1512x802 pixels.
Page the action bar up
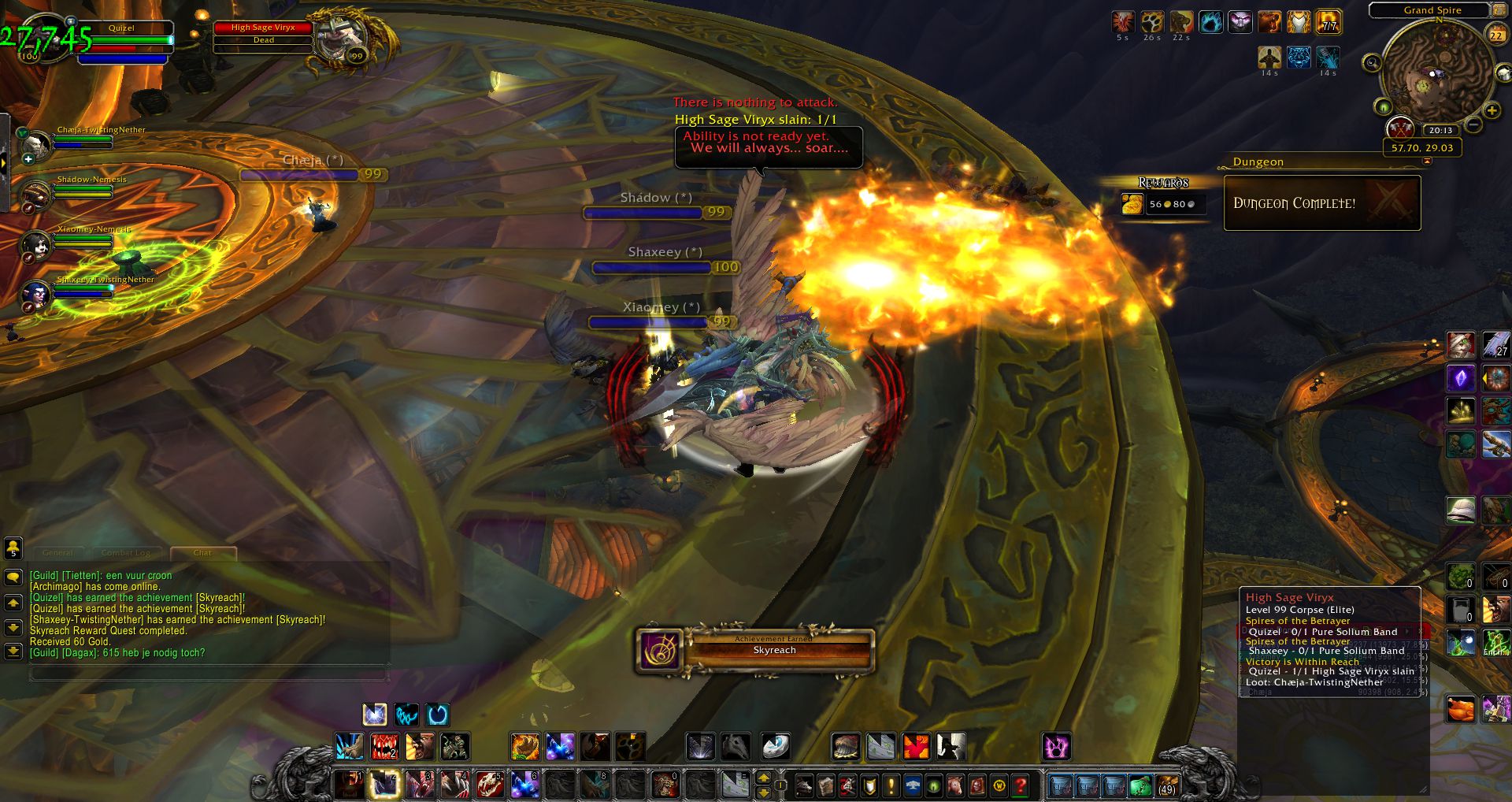[x=763, y=778]
